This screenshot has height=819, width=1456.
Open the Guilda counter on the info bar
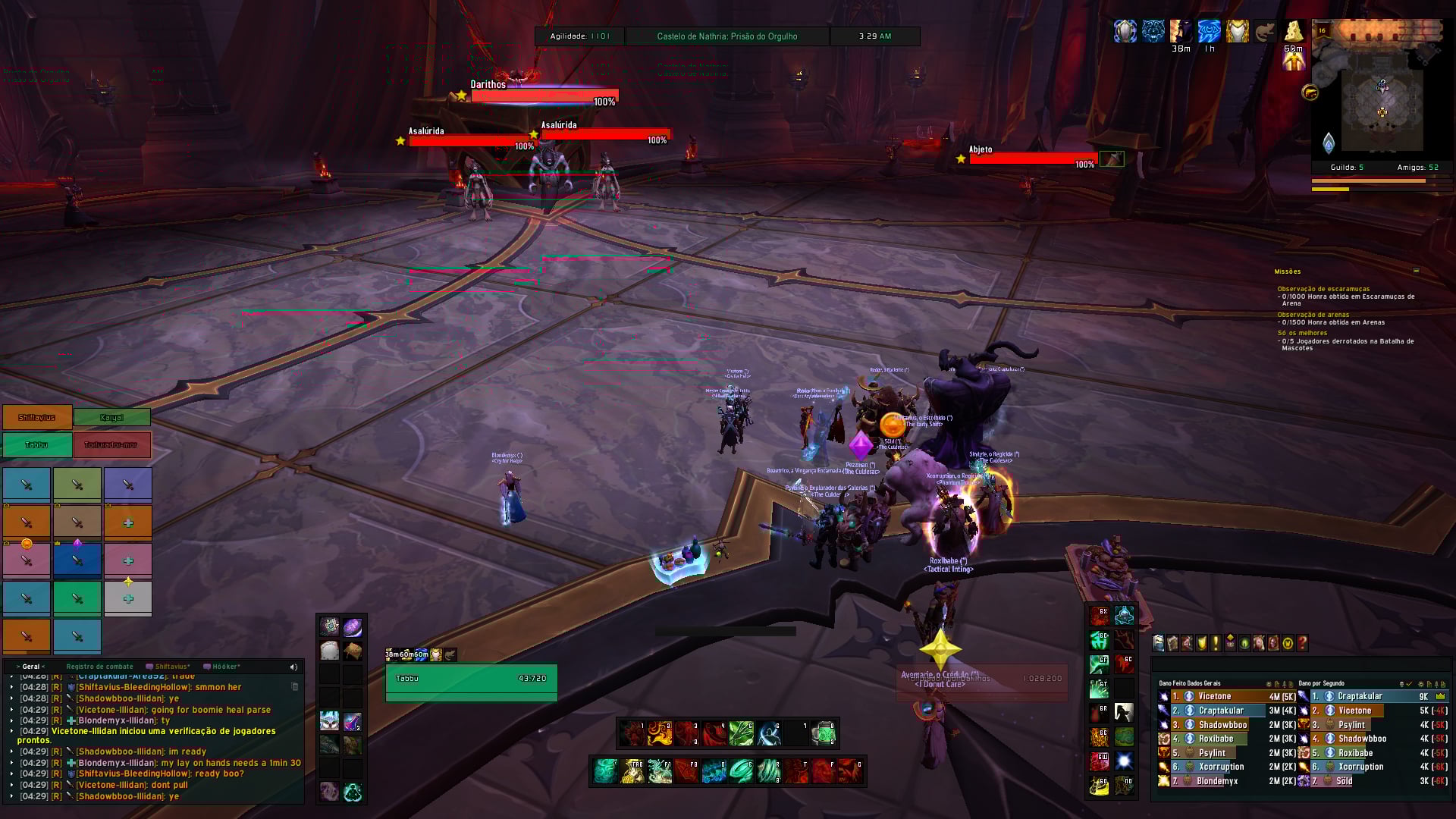click(x=1347, y=167)
